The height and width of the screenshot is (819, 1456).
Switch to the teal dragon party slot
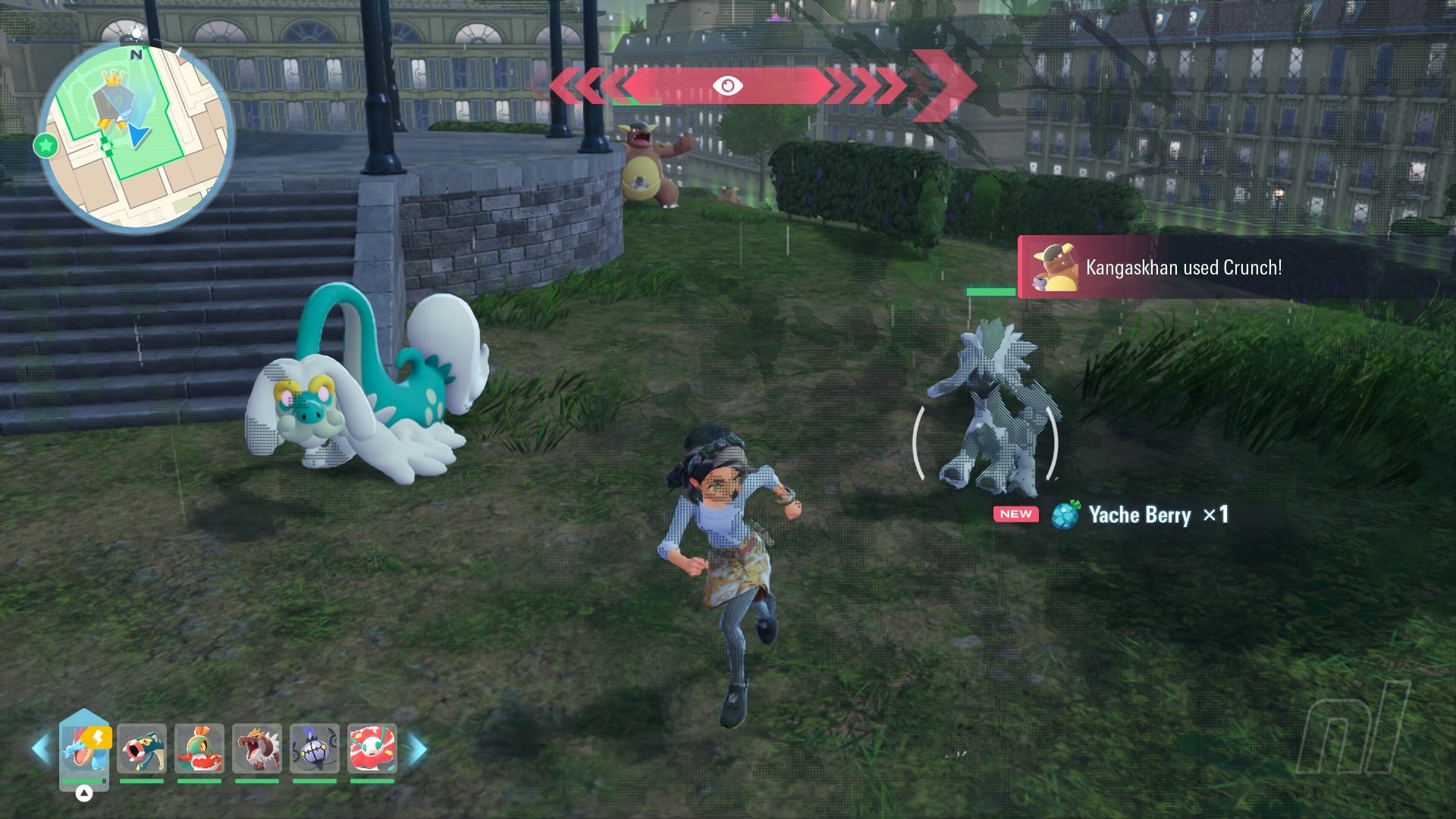click(x=142, y=748)
